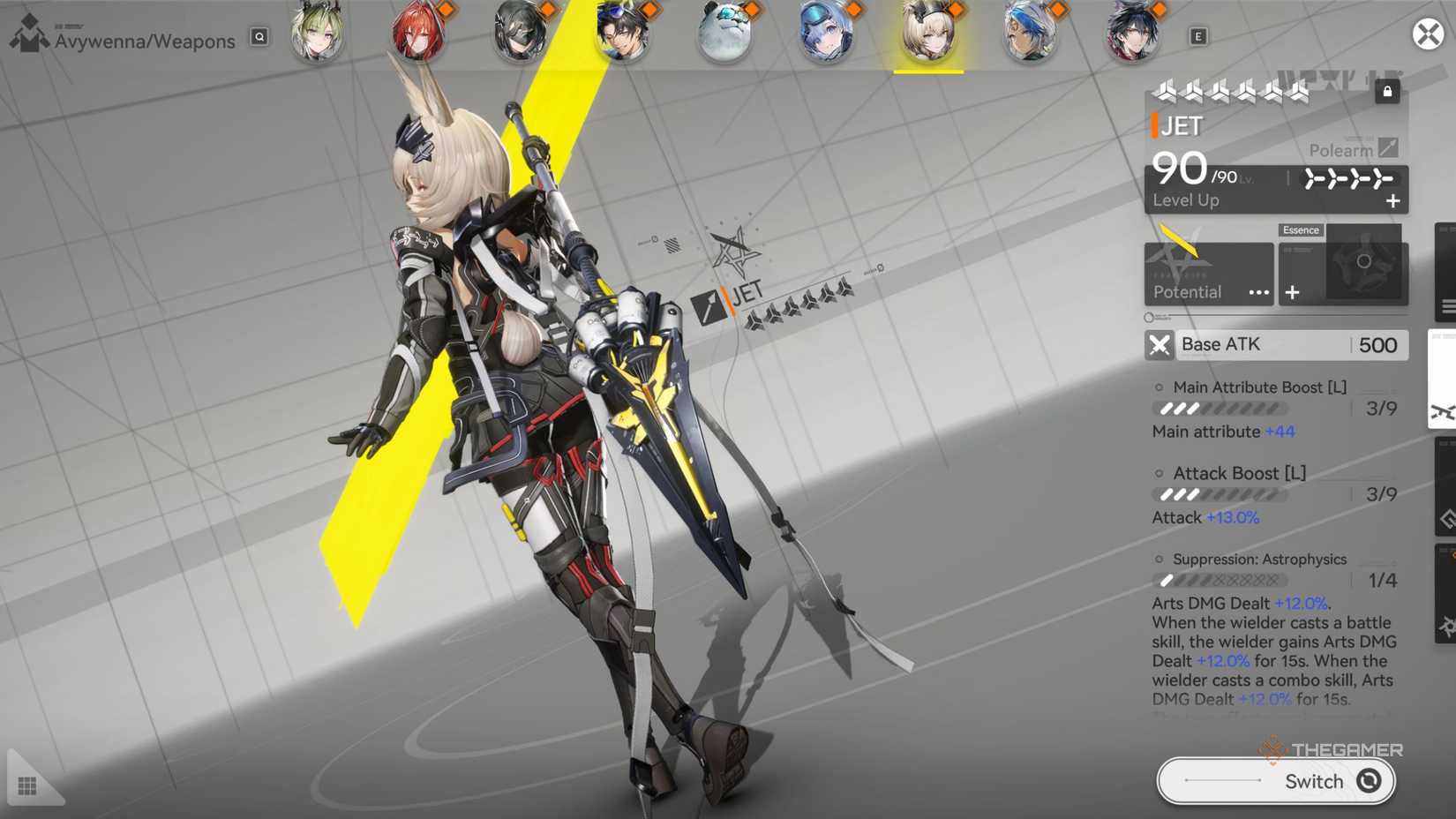Viewport: 1456px width, 819px height.
Task: Toggle the weapon lock above JET
Action: [x=1388, y=91]
